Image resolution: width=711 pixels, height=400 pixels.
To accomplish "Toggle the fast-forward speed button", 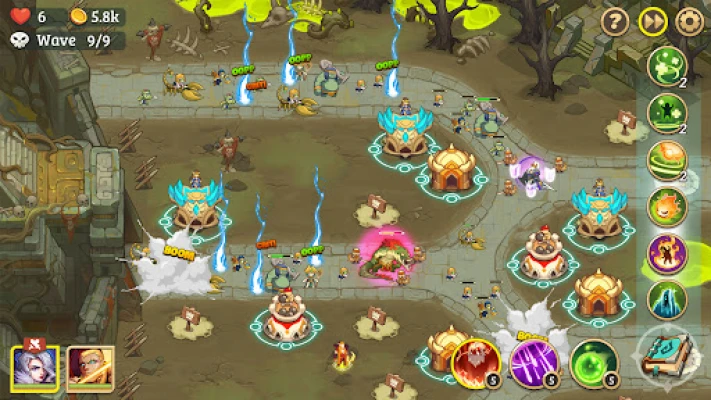I will point(652,21).
